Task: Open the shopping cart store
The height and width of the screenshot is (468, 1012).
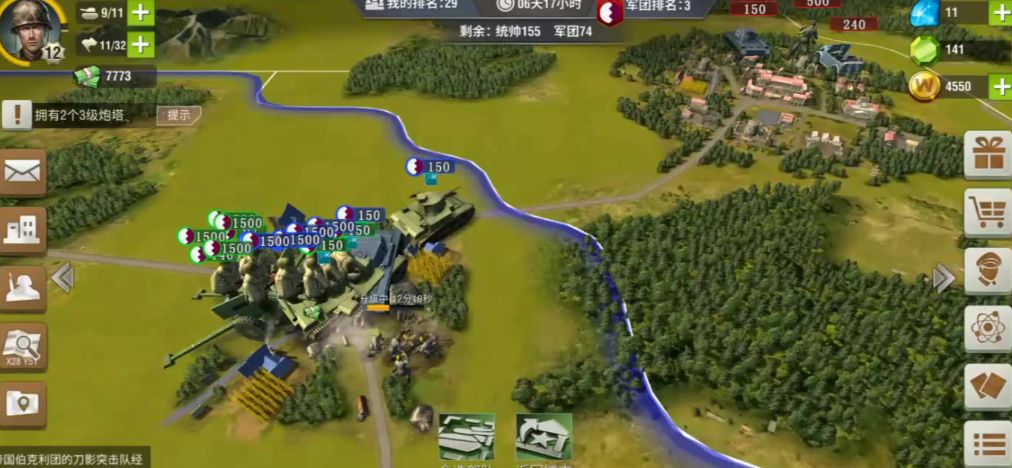Action: point(988,212)
